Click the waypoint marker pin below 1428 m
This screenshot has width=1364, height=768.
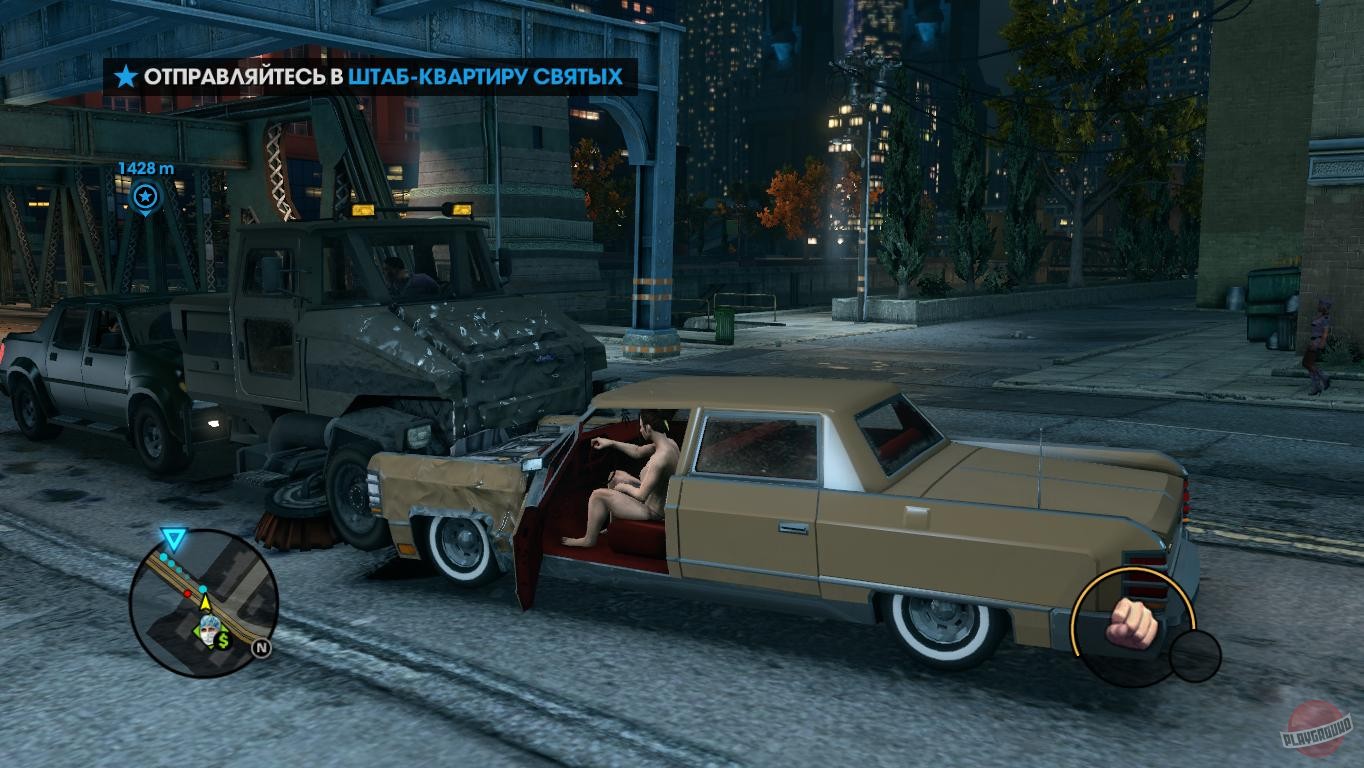143,194
